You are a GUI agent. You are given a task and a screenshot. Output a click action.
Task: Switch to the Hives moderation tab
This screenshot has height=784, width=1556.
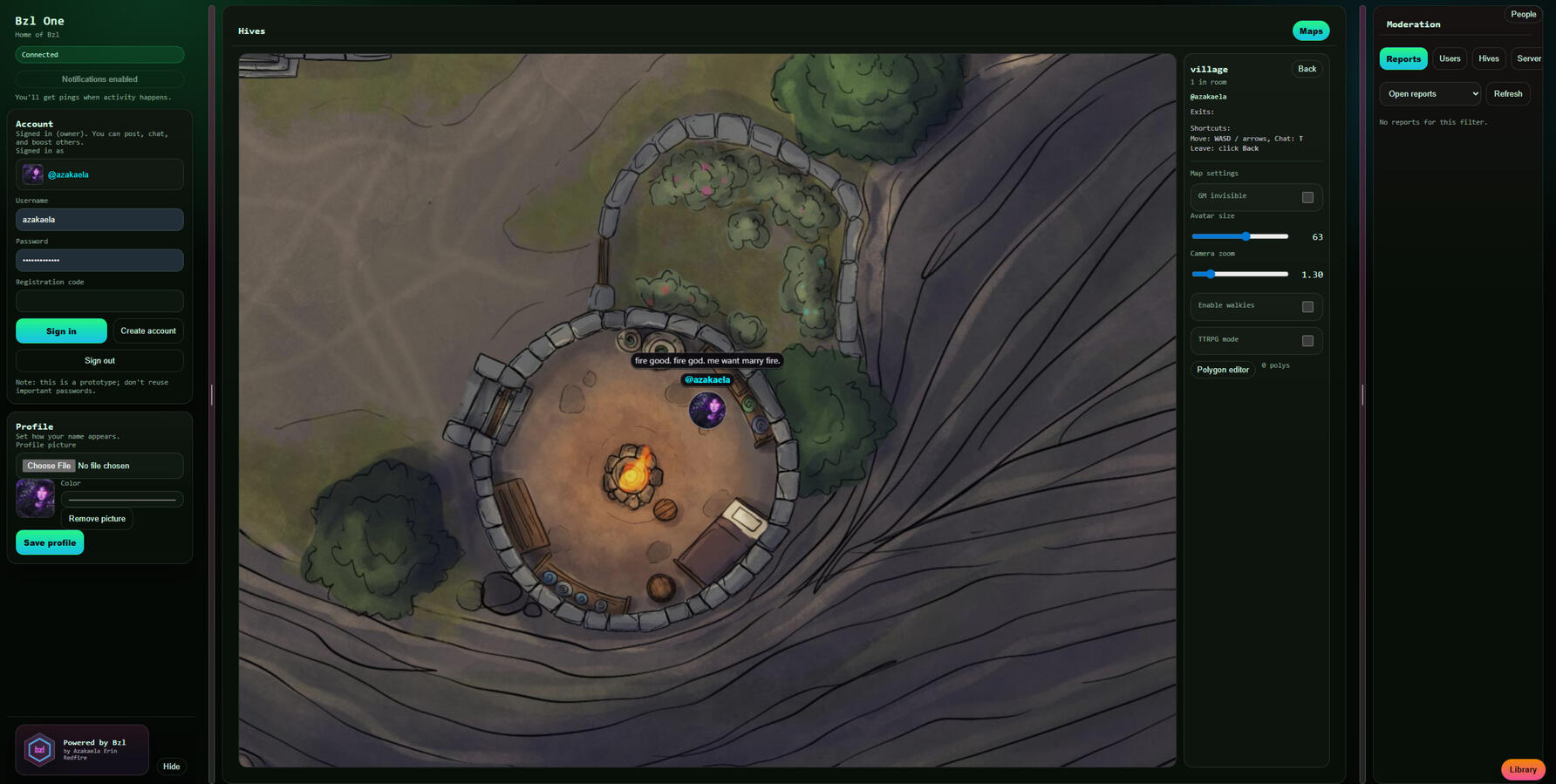(1488, 58)
